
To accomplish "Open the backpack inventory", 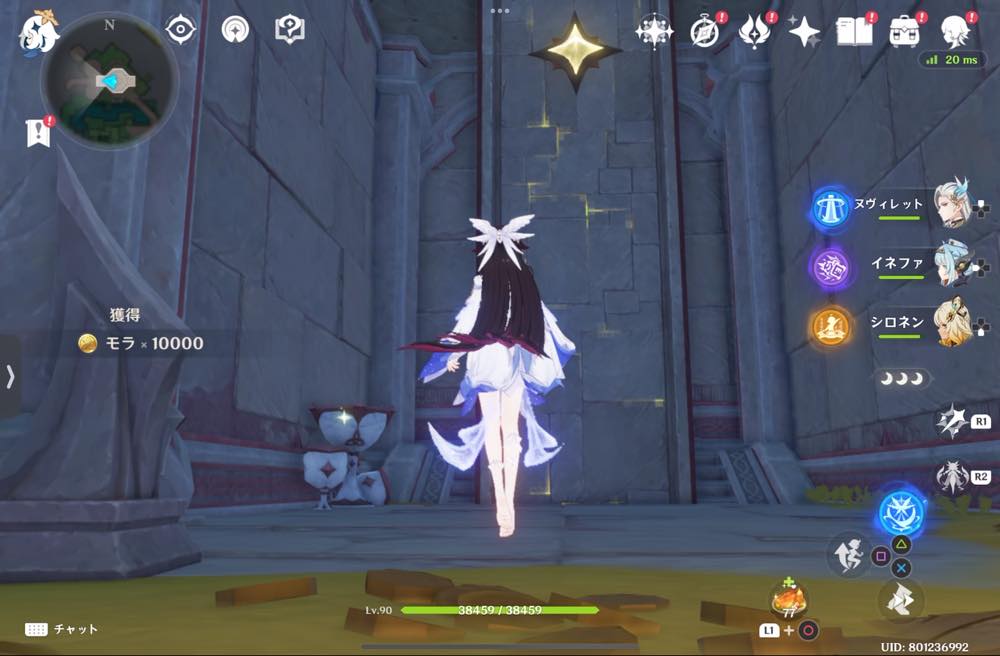I will pyautogui.click(x=906, y=32).
